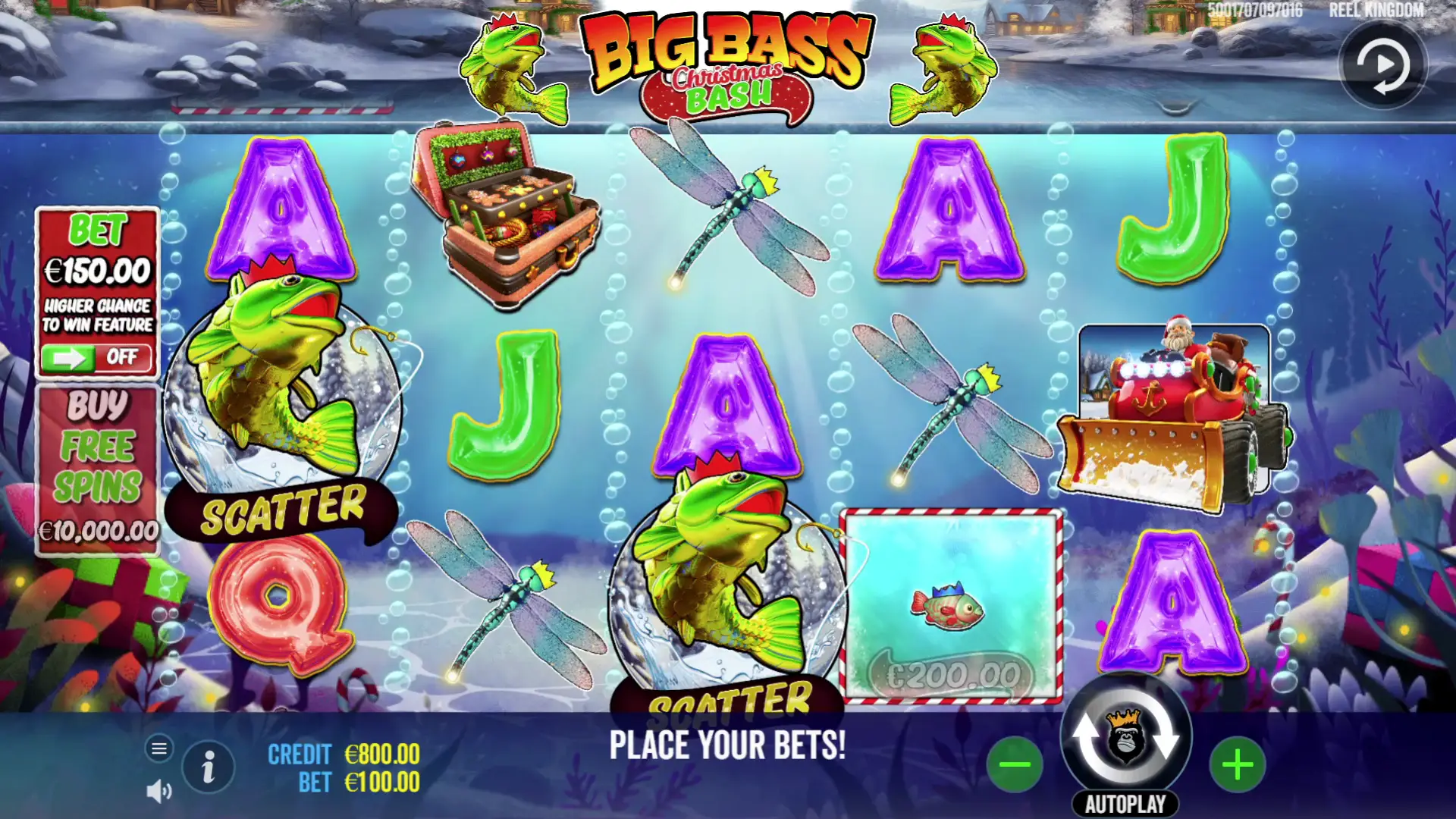Mute the game sound

[158, 792]
